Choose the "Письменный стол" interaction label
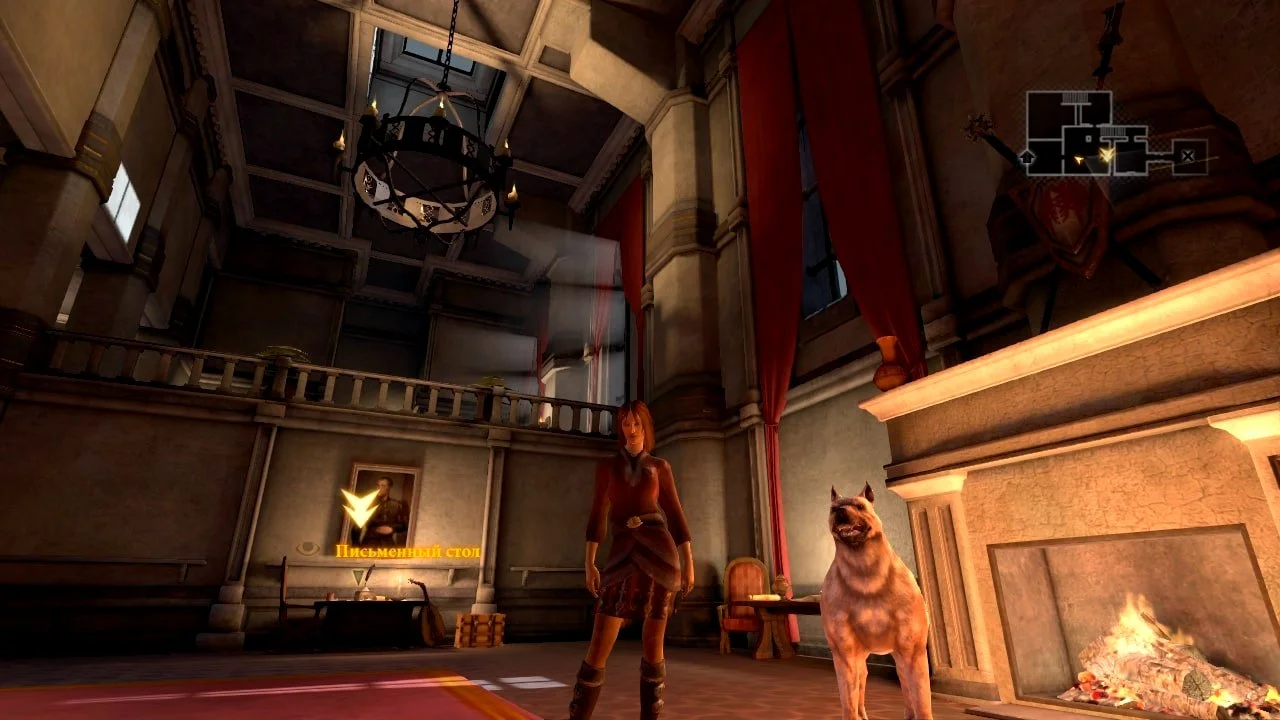Image resolution: width=1280 pixels, height=720 pixels. 408,551
